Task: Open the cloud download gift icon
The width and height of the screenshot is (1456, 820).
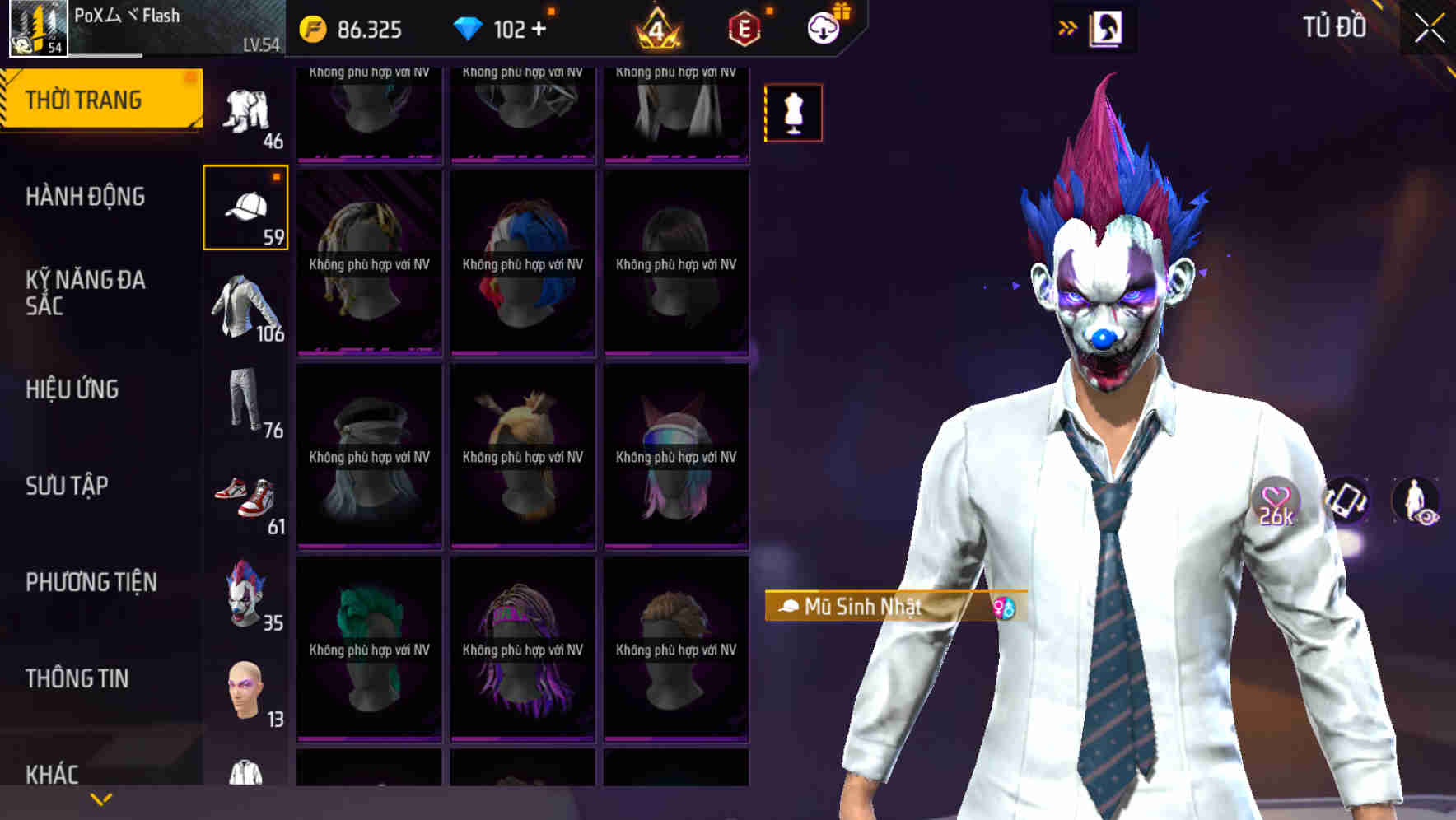Action: tap(824, 26)
